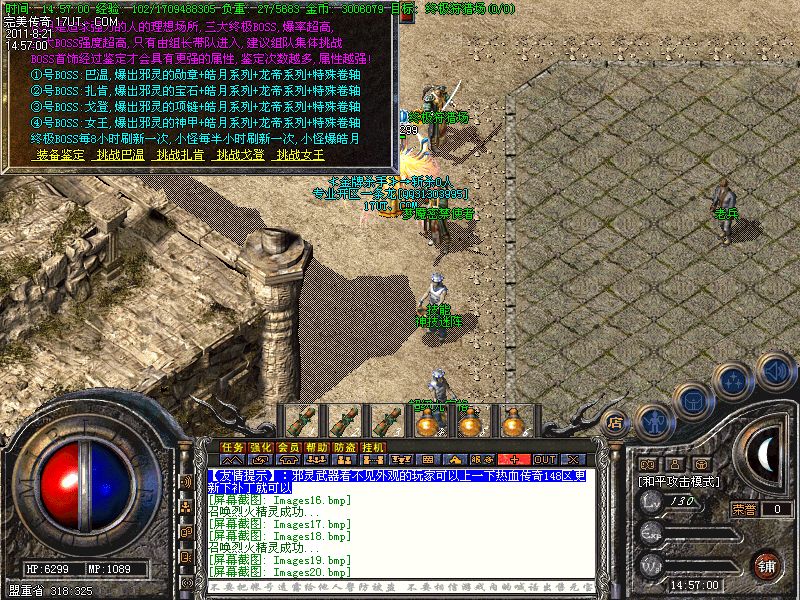Open the 任务 quest tab
800x600 pixels.
[233, 447]
